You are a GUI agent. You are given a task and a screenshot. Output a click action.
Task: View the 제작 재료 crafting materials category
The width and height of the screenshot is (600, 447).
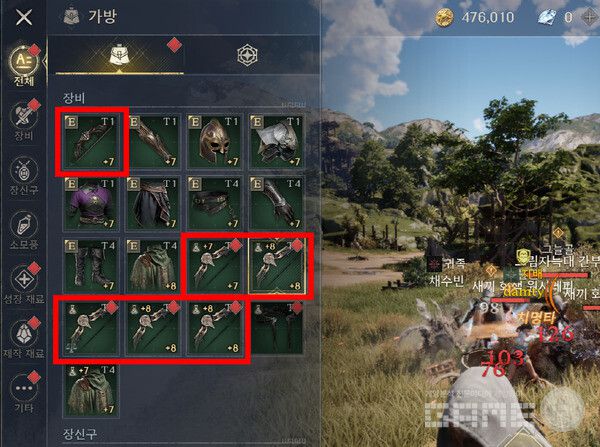click(x=23, y=339)
